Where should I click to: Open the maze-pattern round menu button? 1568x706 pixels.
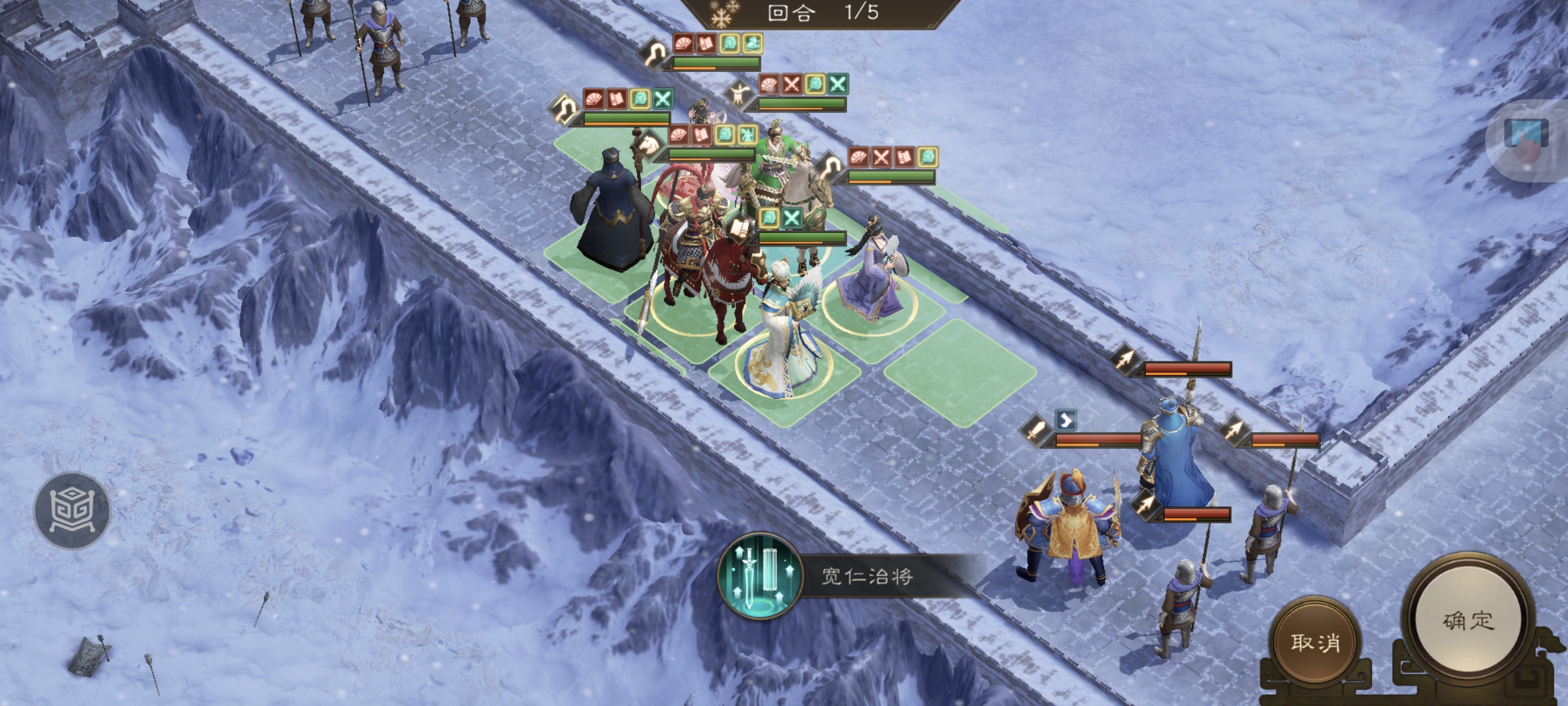72,510
